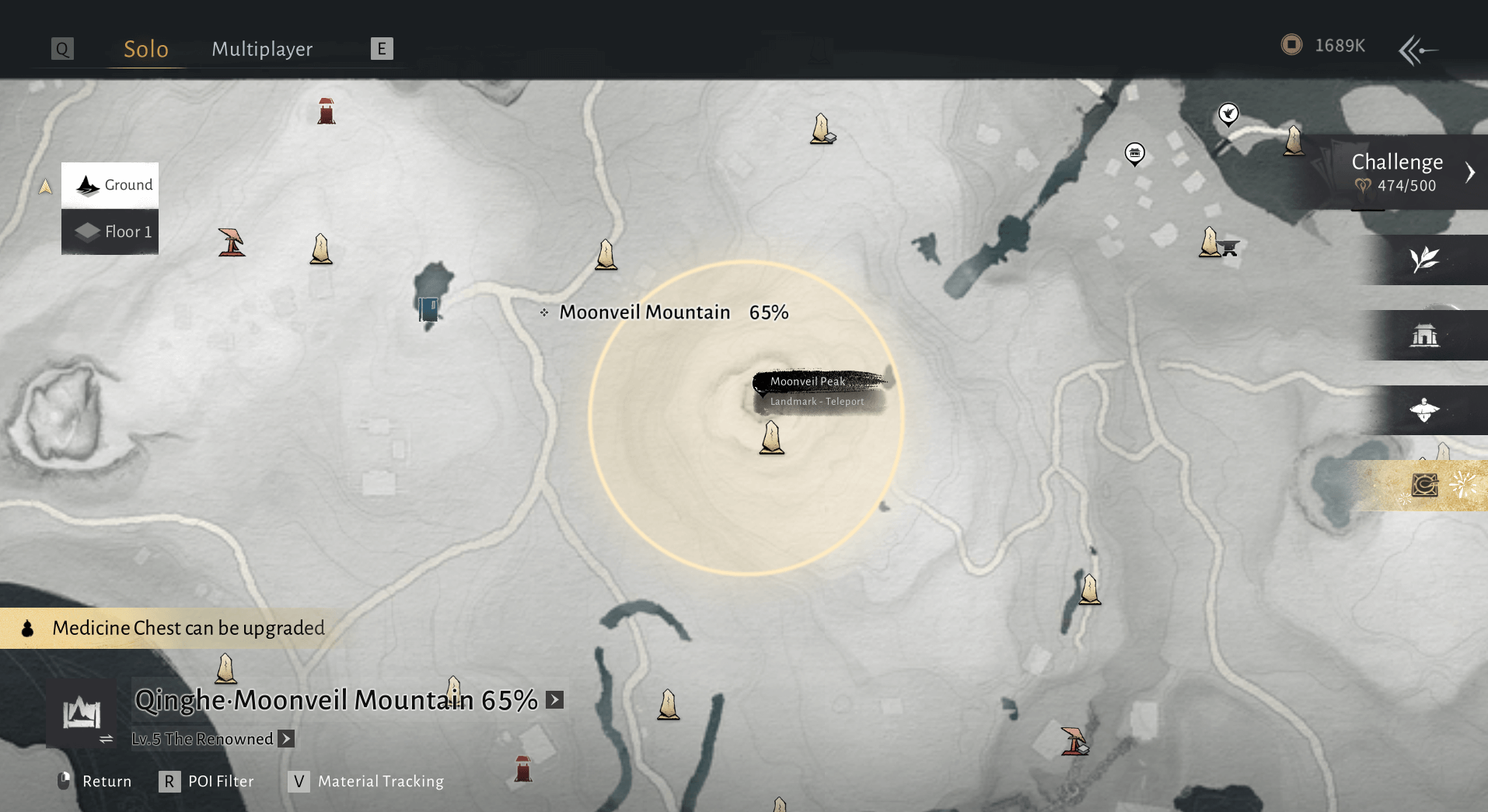Close the map with the back arrow
The width and height of the screenshot is (1488, 812).
pyautogui.click(x=1417, y=51)
